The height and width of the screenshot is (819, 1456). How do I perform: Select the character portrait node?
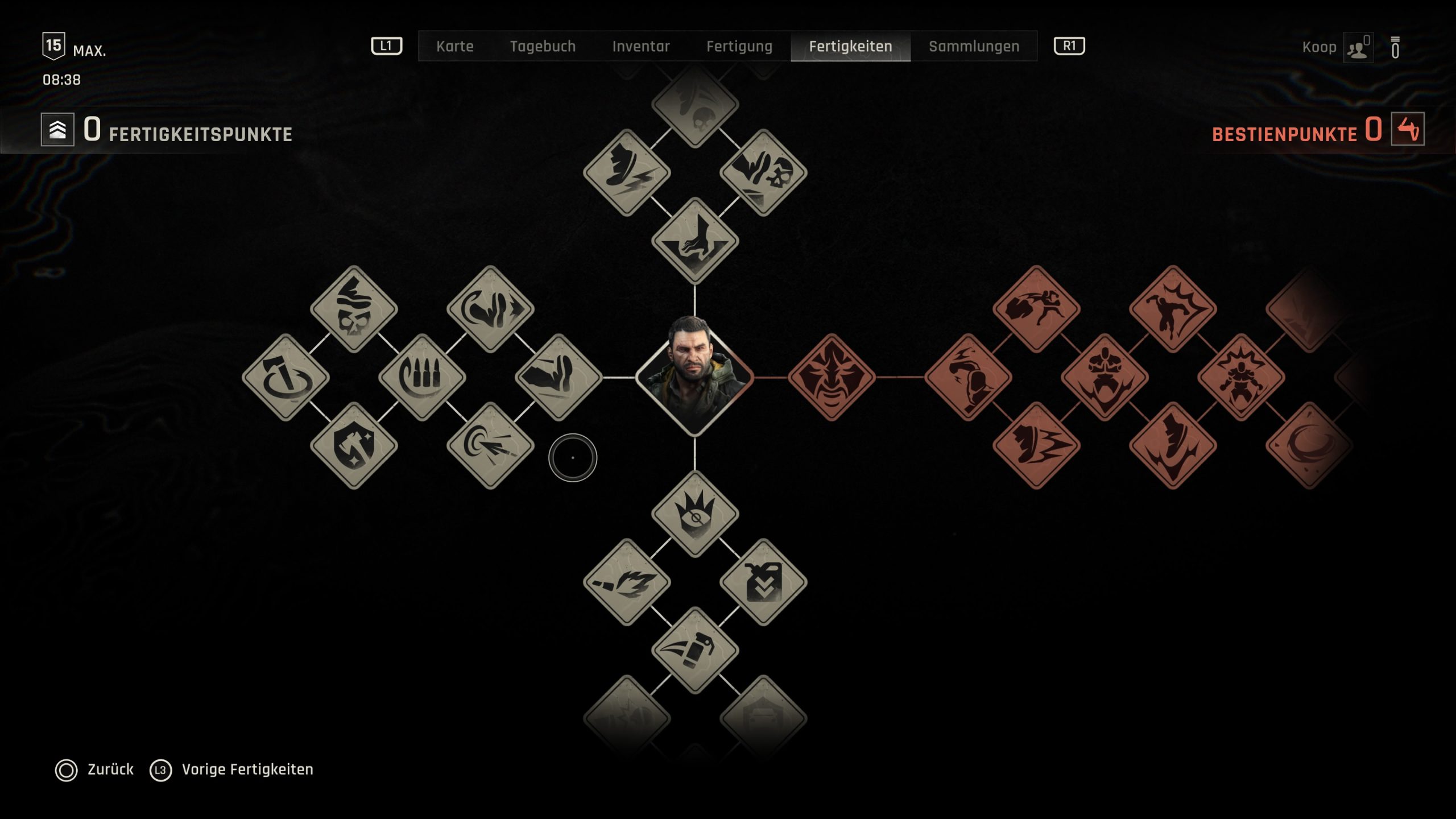(x=694, y=377)
